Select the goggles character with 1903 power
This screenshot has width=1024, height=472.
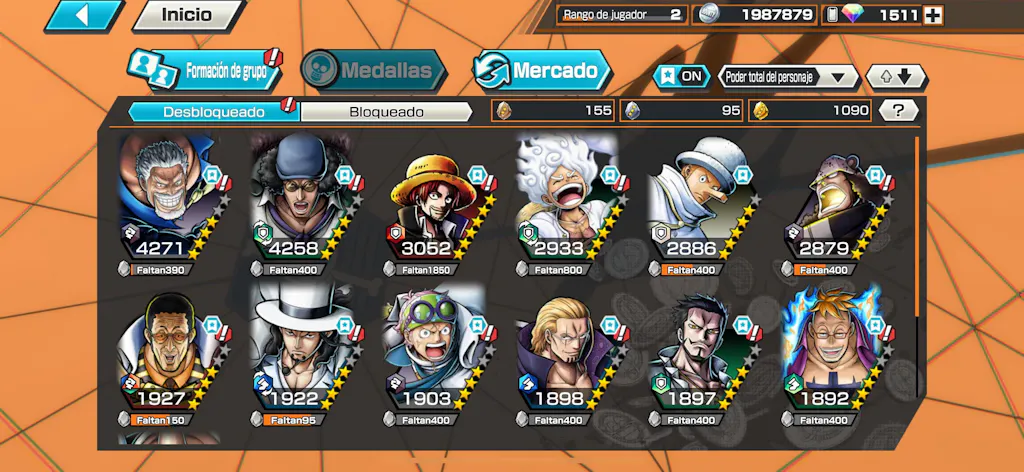[432, 352]
